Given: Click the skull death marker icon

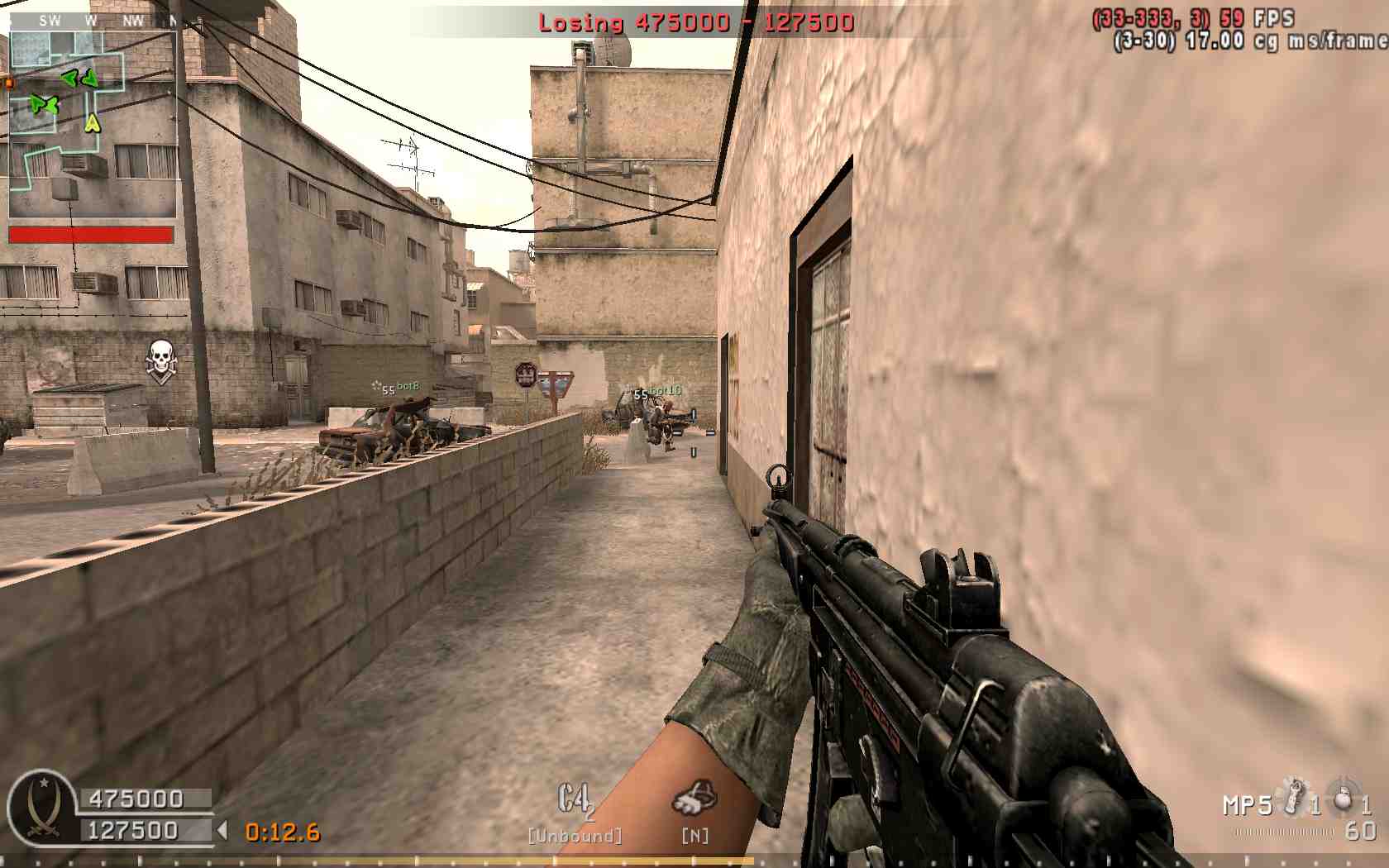Looking at the screenshot, I should 160,361.
